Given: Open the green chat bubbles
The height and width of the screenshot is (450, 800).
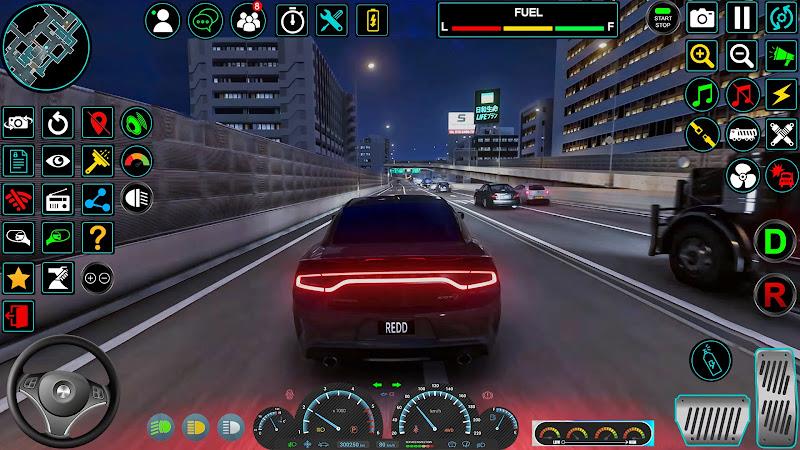Looking at the screenshot, I should coord(205,18).
